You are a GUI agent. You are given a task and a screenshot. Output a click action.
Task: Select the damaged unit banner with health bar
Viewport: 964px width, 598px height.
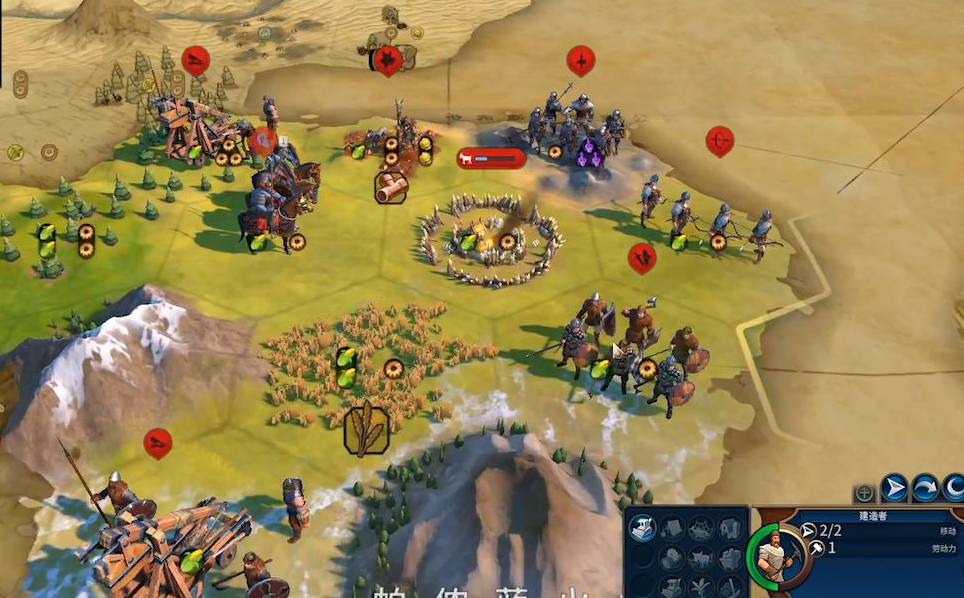[491, 158]
